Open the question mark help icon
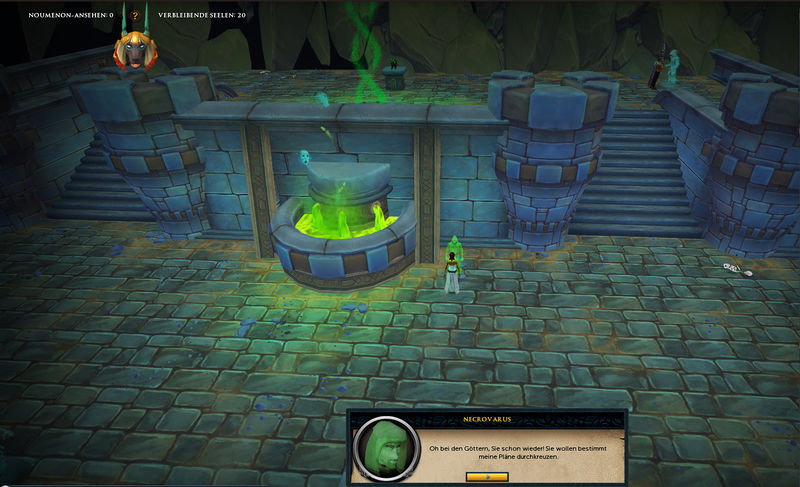Viewport: 800px width, 487px height. [x=134, y=17]
